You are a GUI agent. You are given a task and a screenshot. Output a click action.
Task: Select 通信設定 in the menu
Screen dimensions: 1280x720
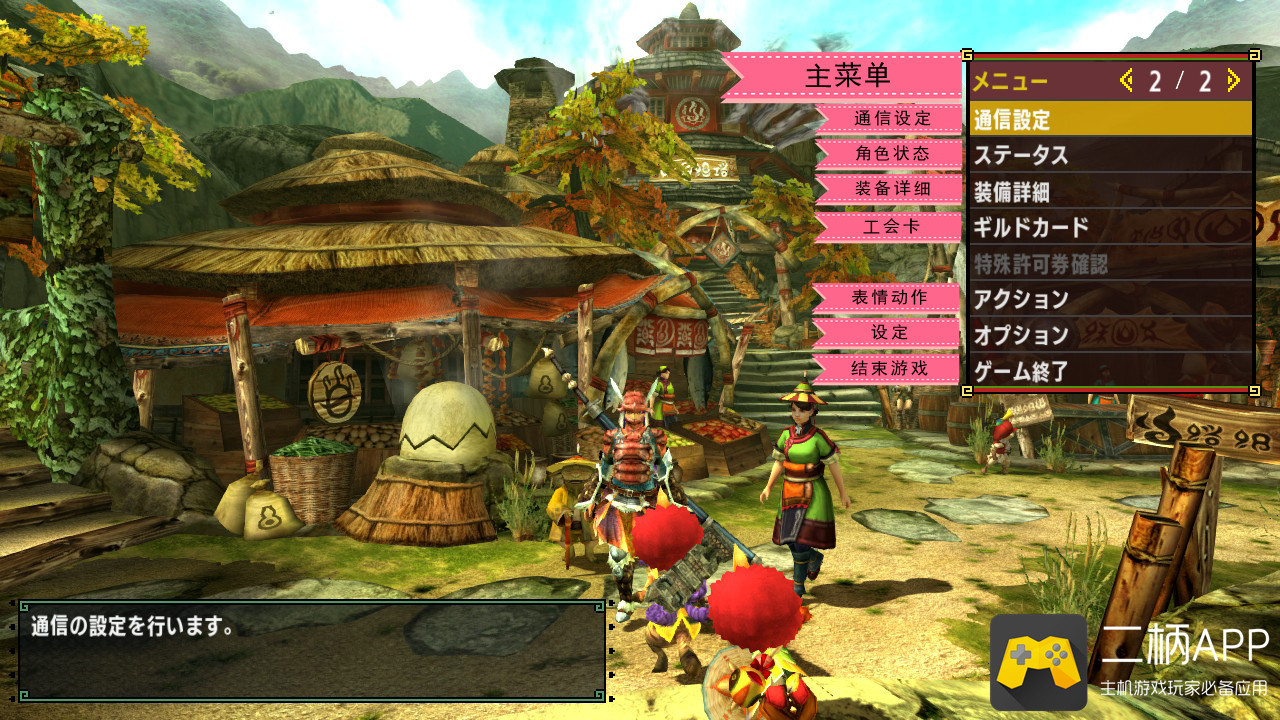[1110, 119]
